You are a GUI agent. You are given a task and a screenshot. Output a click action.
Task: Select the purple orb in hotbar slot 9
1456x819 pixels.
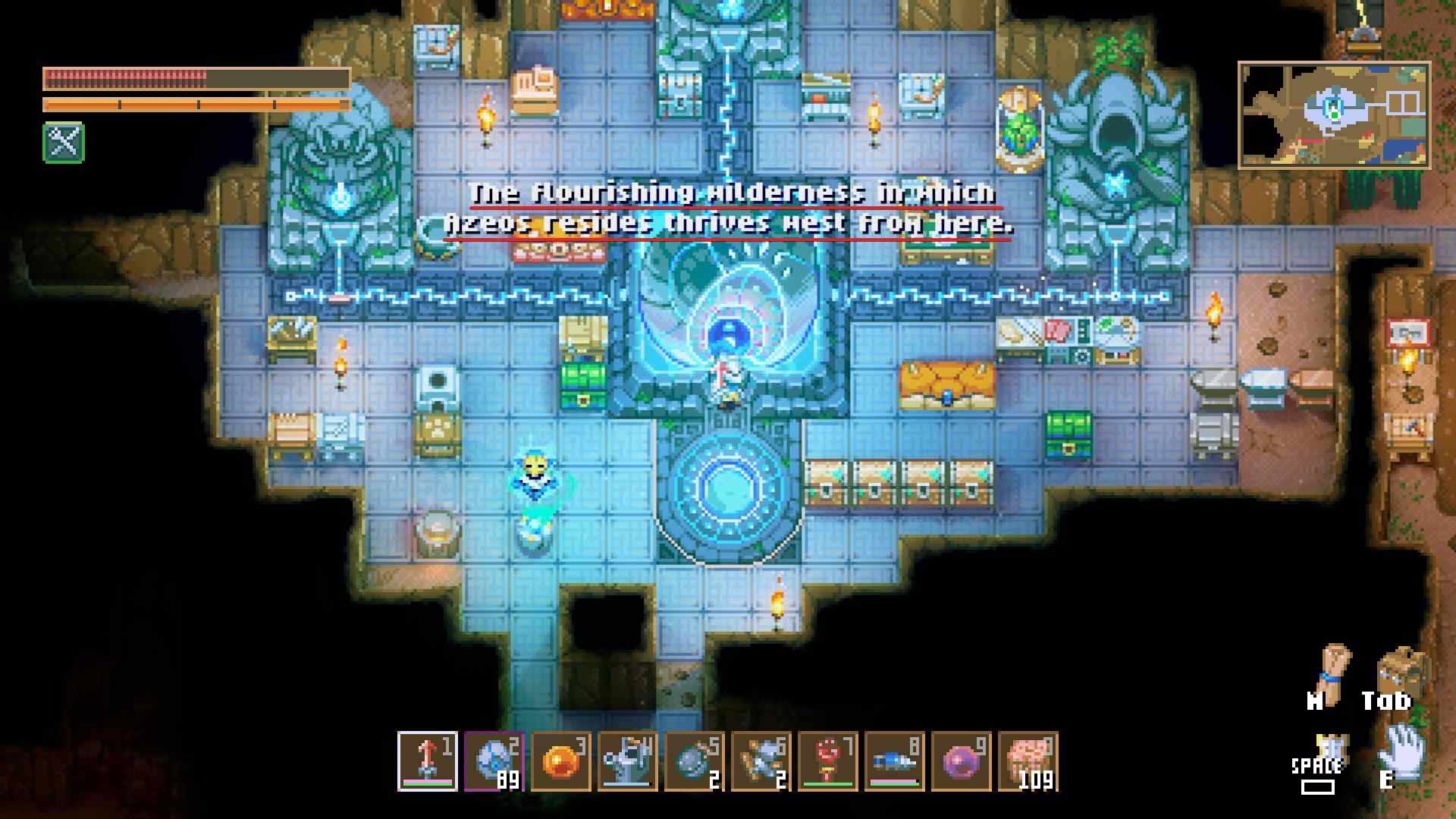click(961, 761)
